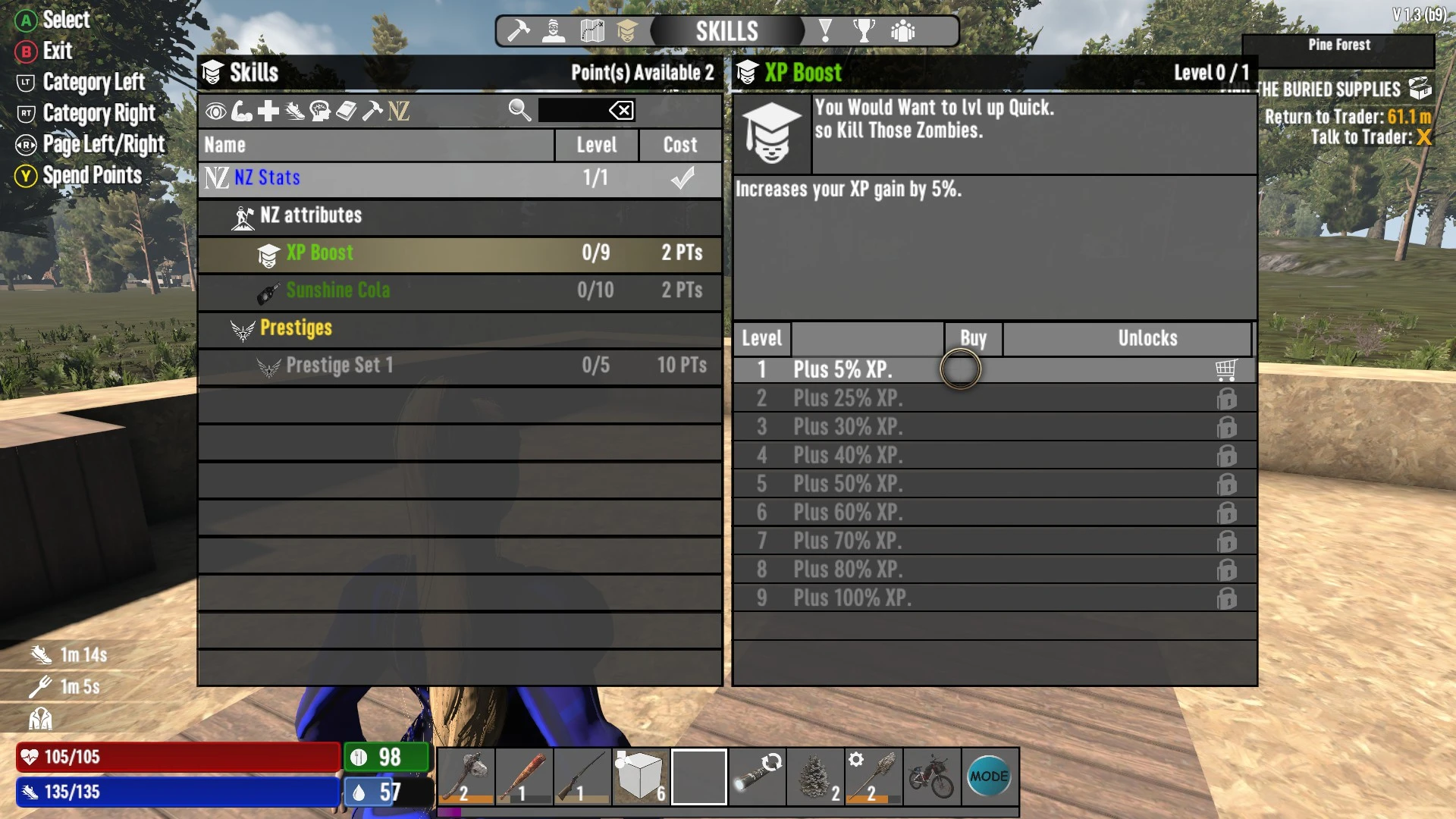Select the Agility shoe filter icon
This screenshot has height=819, width=1456.
tap(293, 111)
